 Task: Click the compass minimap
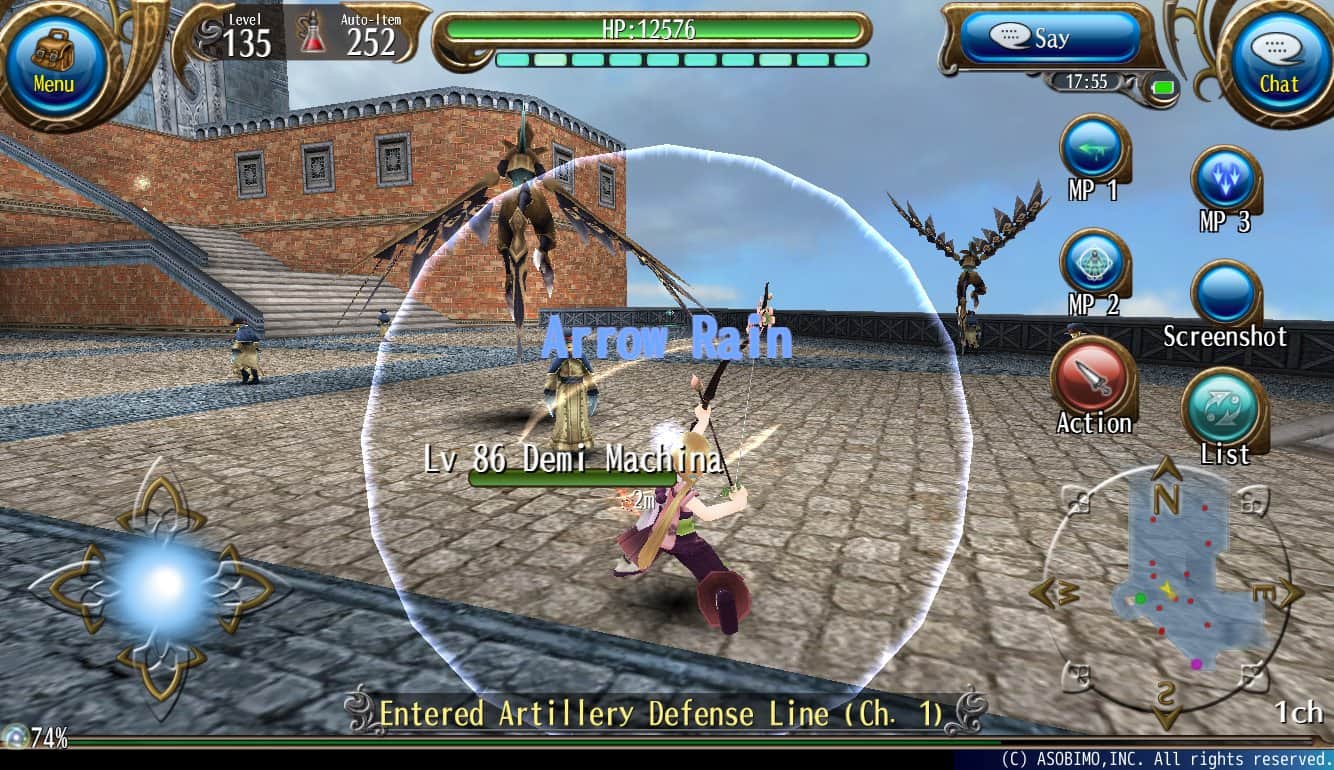pyautogui.click(x=1166, y=590)
